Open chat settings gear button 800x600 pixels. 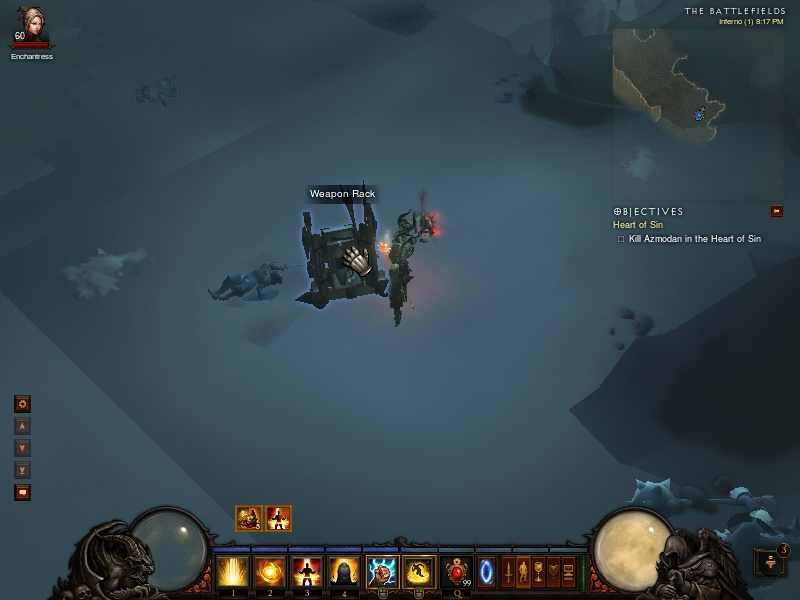(x=22, y=404)
